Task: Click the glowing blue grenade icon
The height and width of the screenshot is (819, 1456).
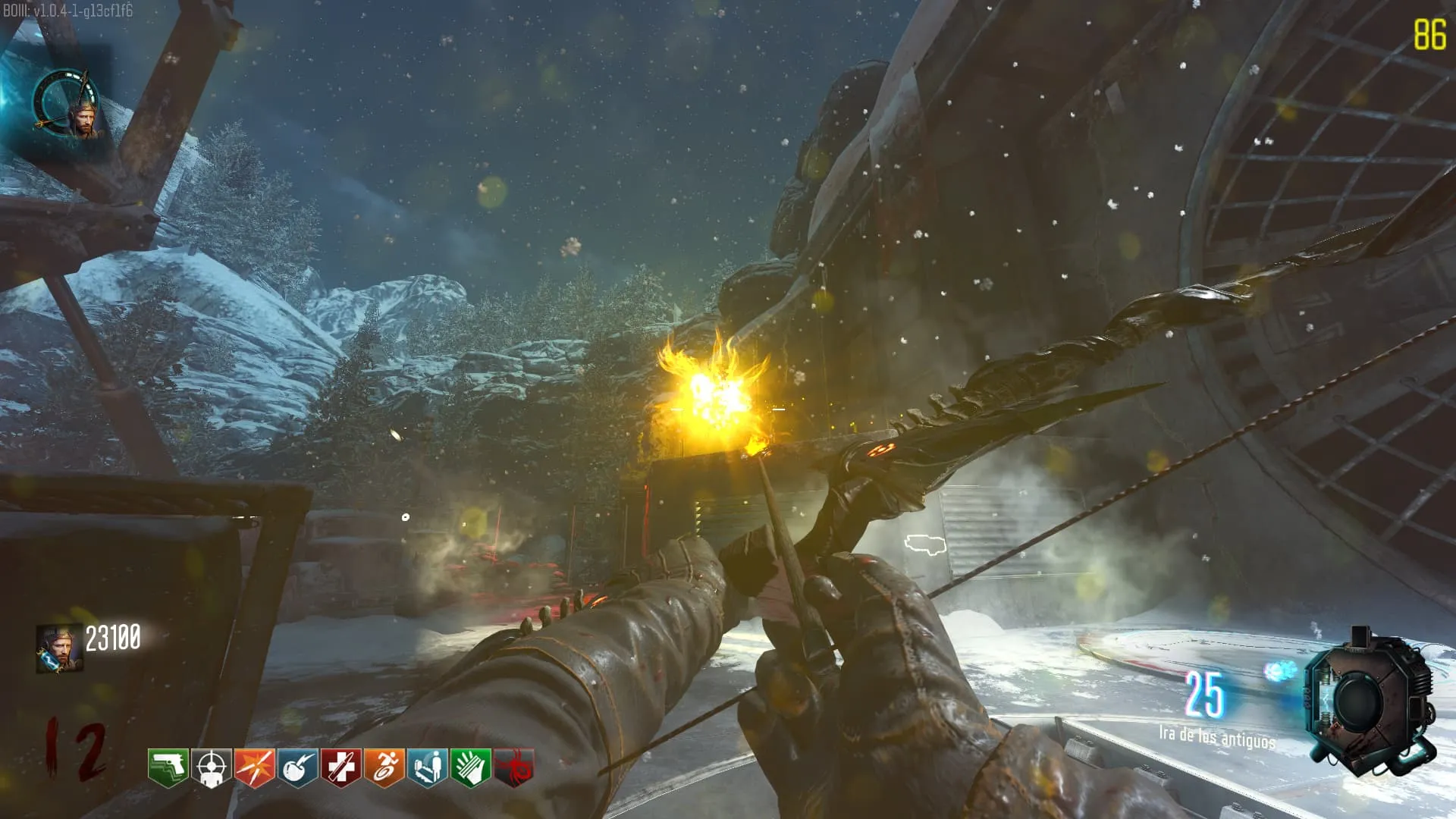Action: [x=1280, y=670]
